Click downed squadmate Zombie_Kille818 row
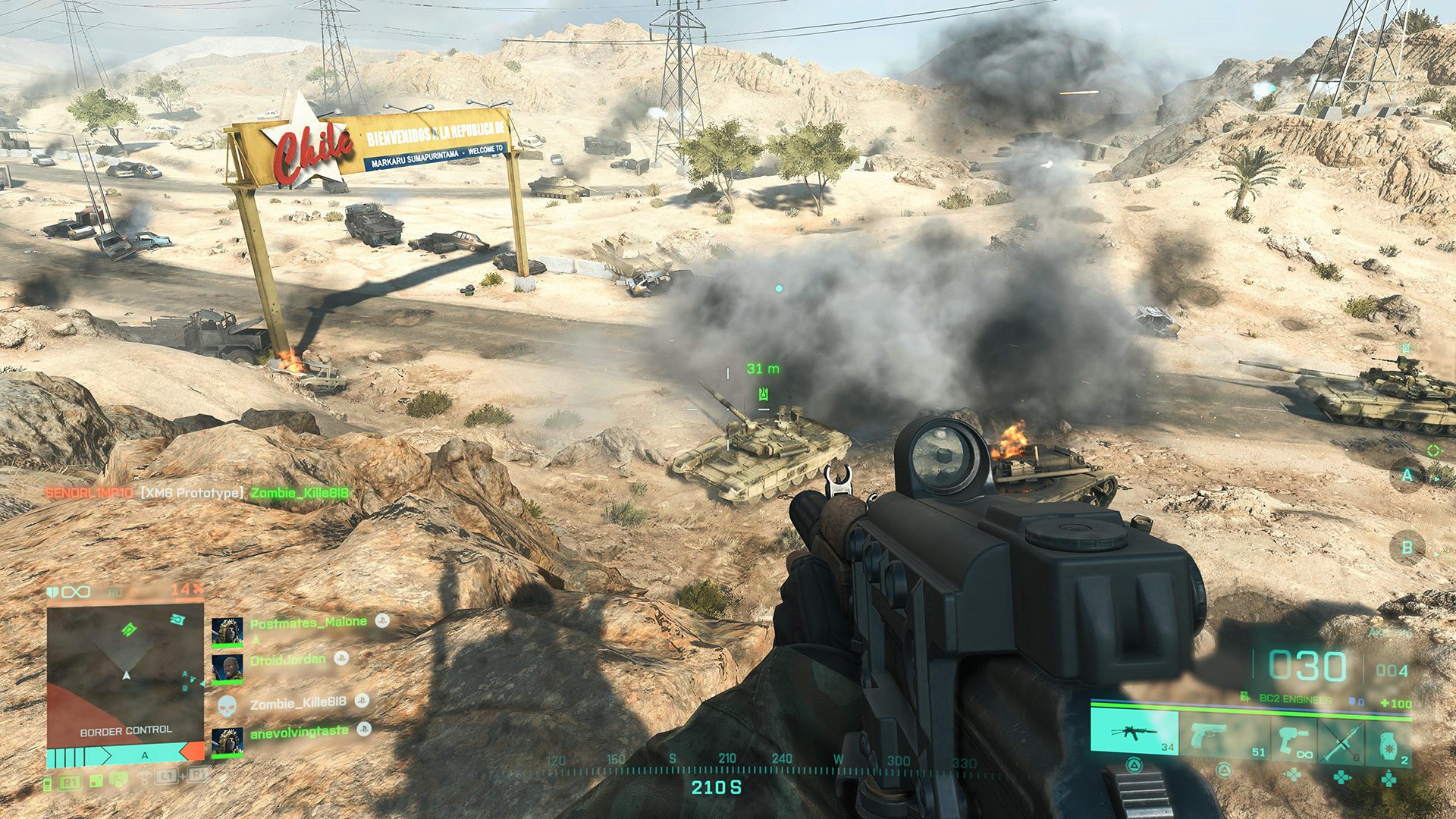 tap(297, 703)
